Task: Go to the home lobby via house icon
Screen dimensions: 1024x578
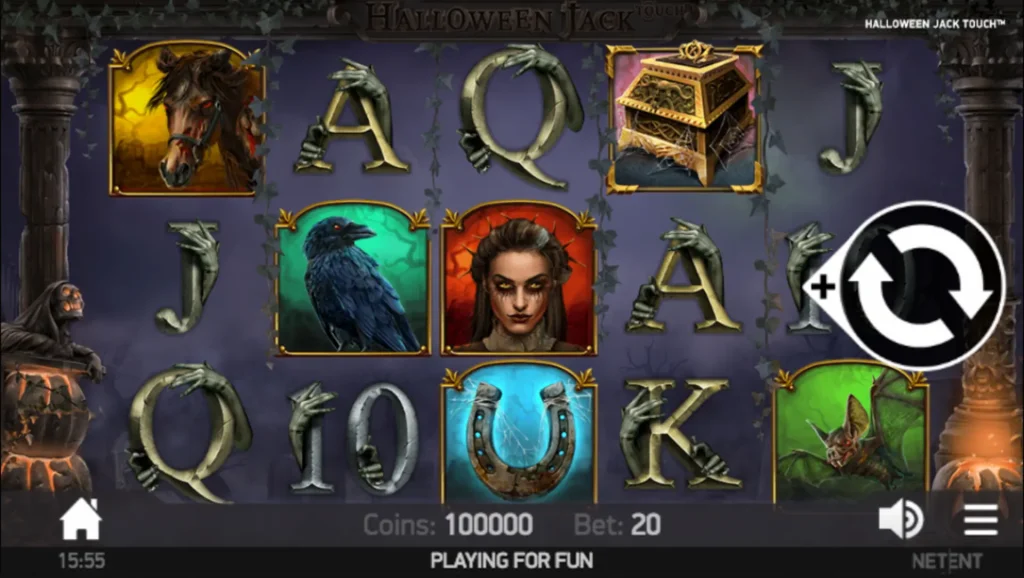Action: (81, 520)
